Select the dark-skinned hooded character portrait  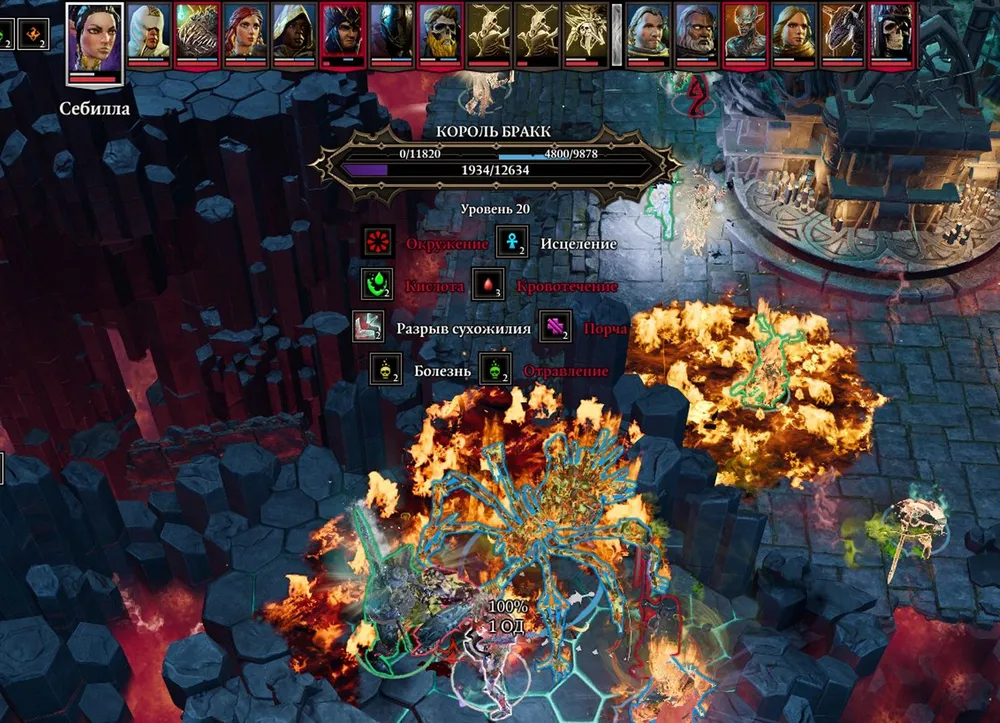click(294, 32)
